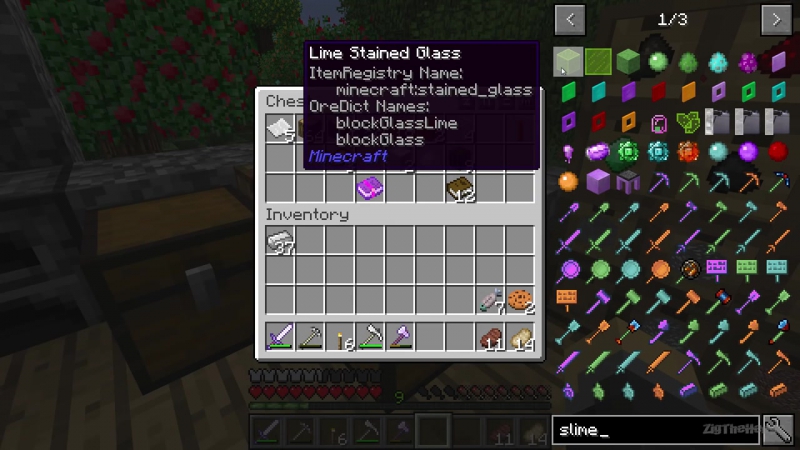Screen dimensions: 800x450
Task: Click the JEI search box containing "slime"
Action: pos(655,430)
